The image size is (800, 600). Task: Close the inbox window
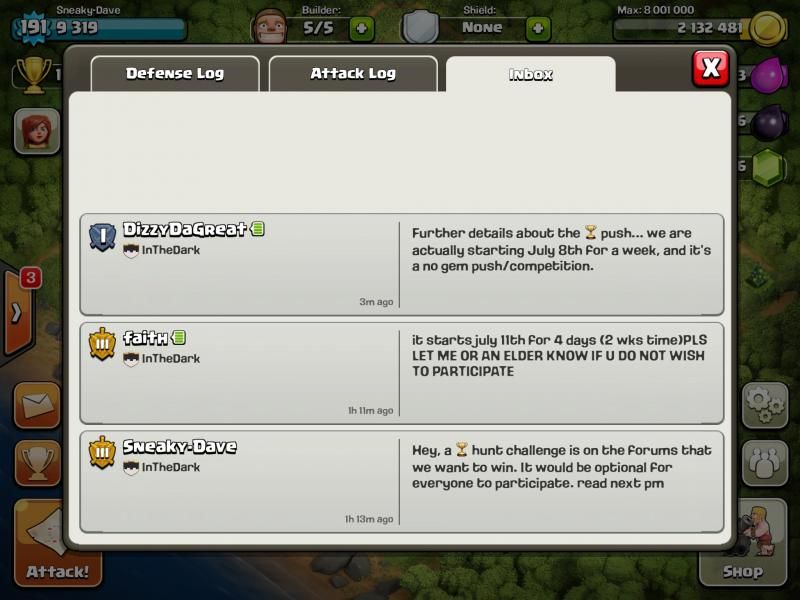click(710, 68)
